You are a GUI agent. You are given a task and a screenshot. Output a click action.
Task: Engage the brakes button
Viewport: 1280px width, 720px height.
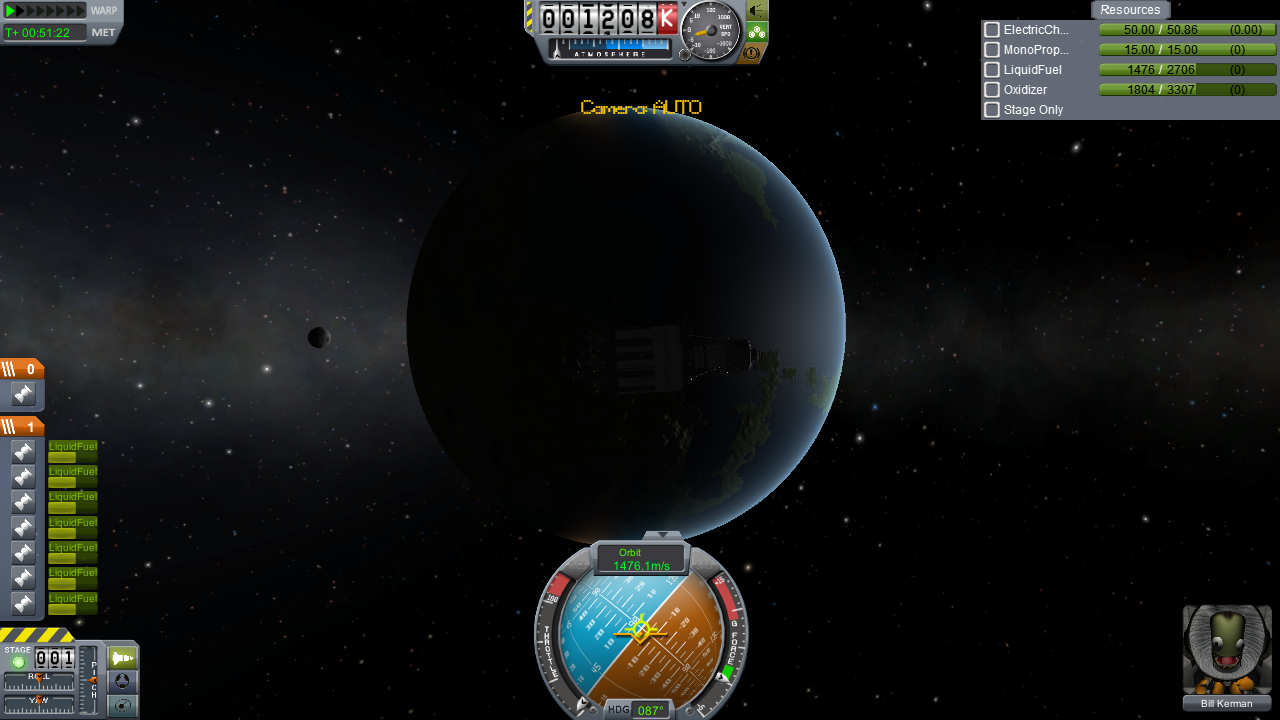753,53
